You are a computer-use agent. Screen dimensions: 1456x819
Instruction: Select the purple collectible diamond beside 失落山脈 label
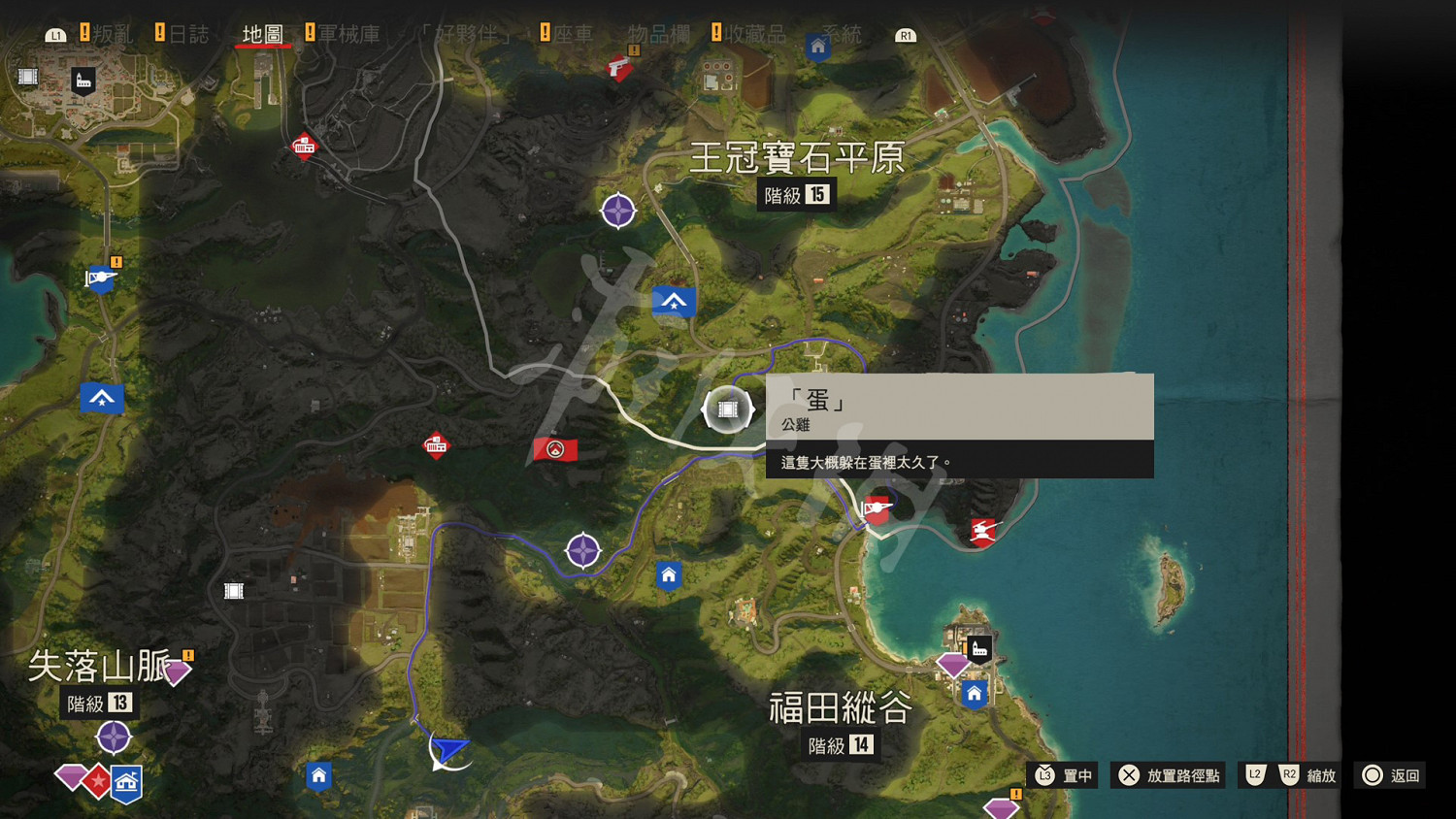pos(178,668)
